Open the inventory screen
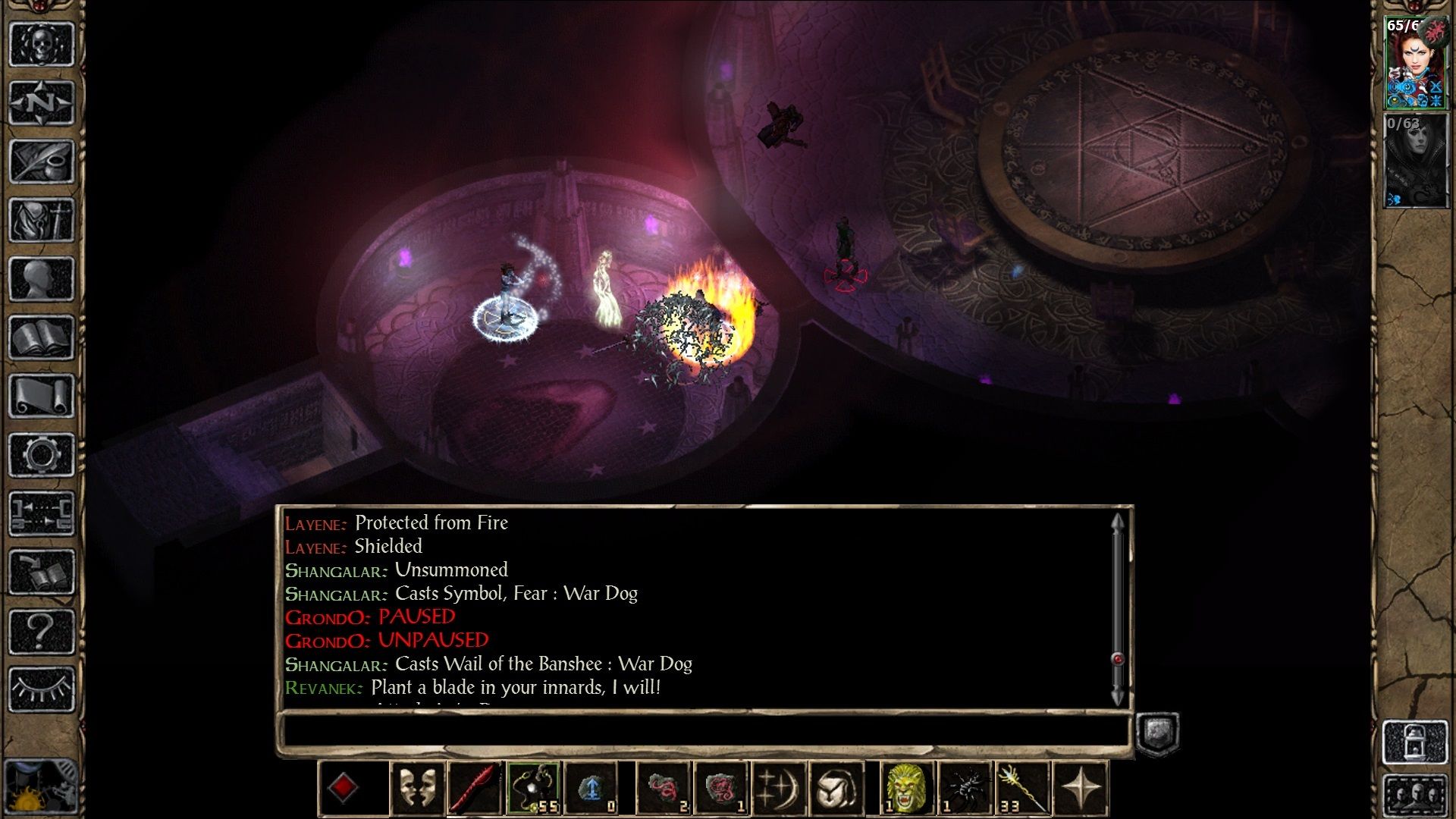 tap(41, 220)
